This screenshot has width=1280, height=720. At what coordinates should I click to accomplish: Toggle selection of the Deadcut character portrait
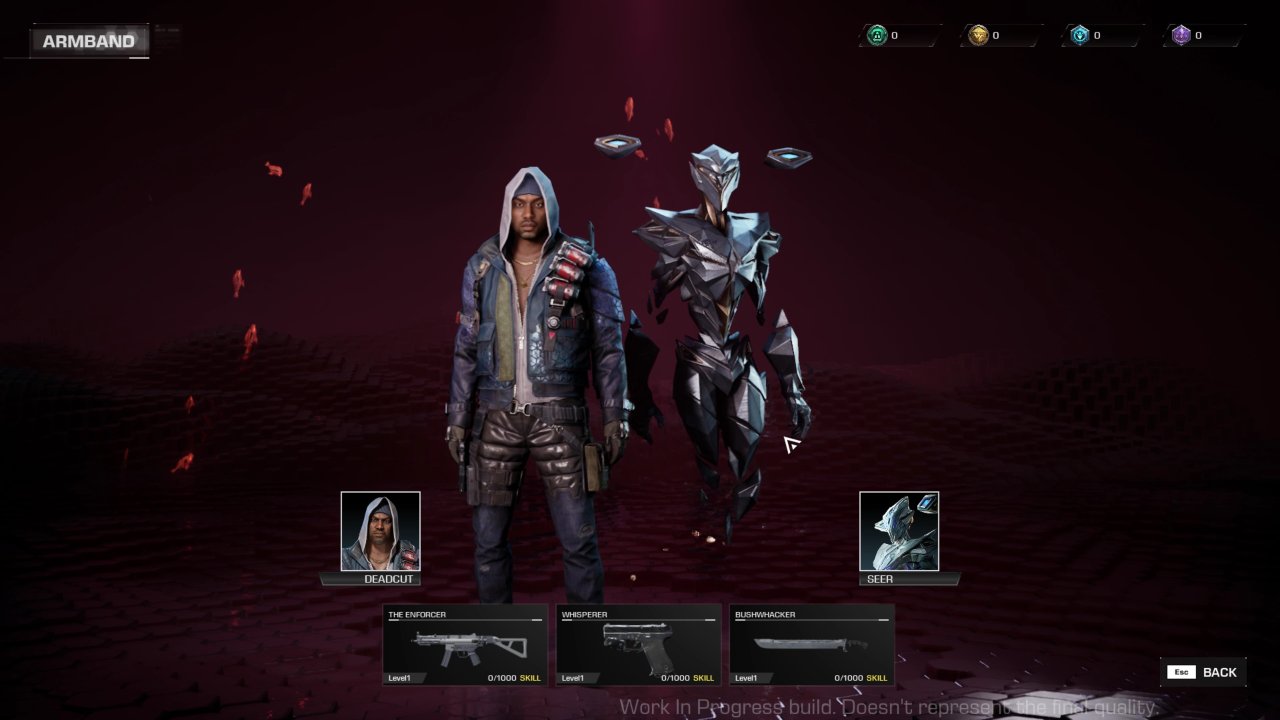[380, 531]
